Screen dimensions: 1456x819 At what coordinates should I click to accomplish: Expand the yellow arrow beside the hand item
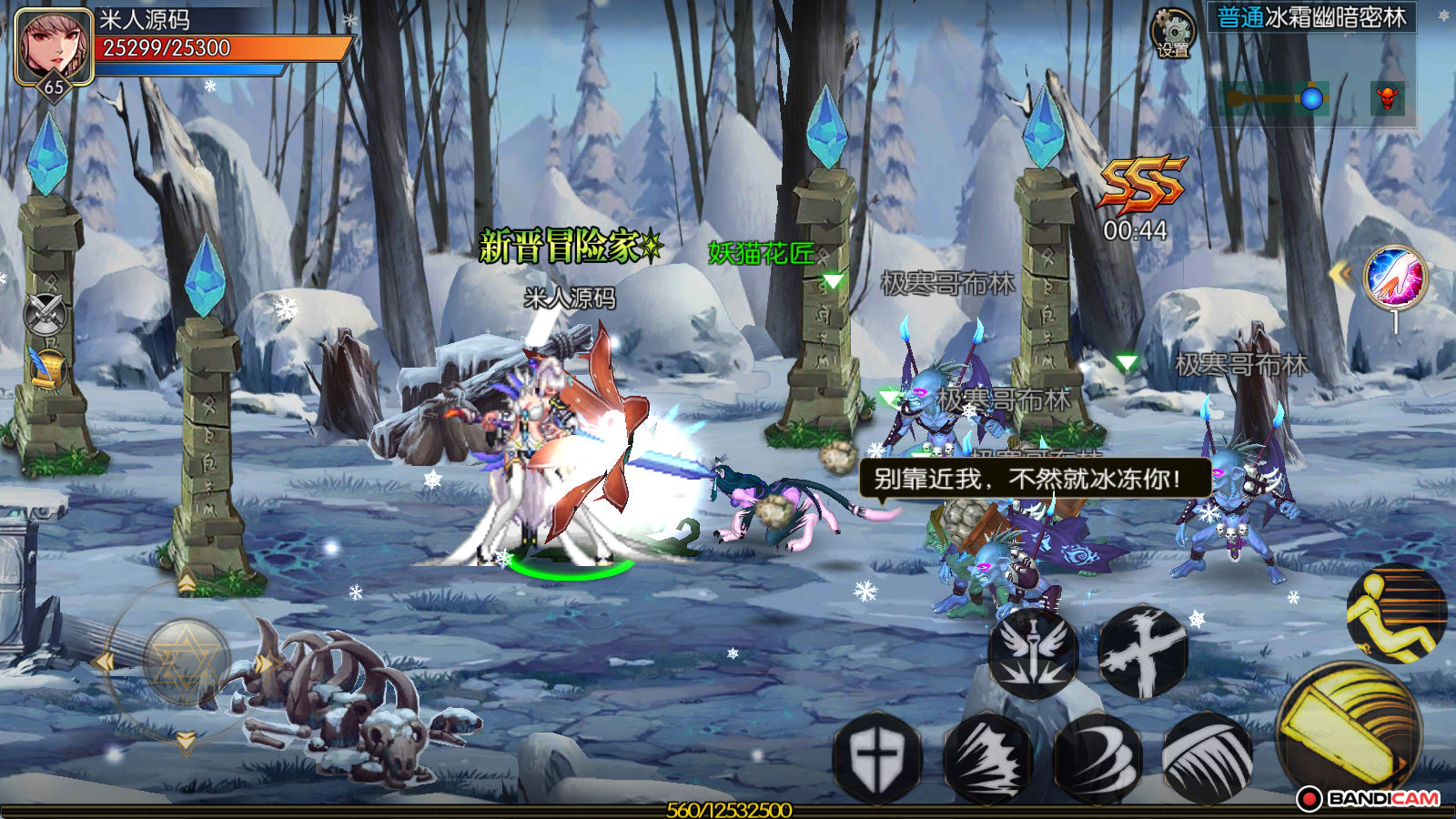1340,273
